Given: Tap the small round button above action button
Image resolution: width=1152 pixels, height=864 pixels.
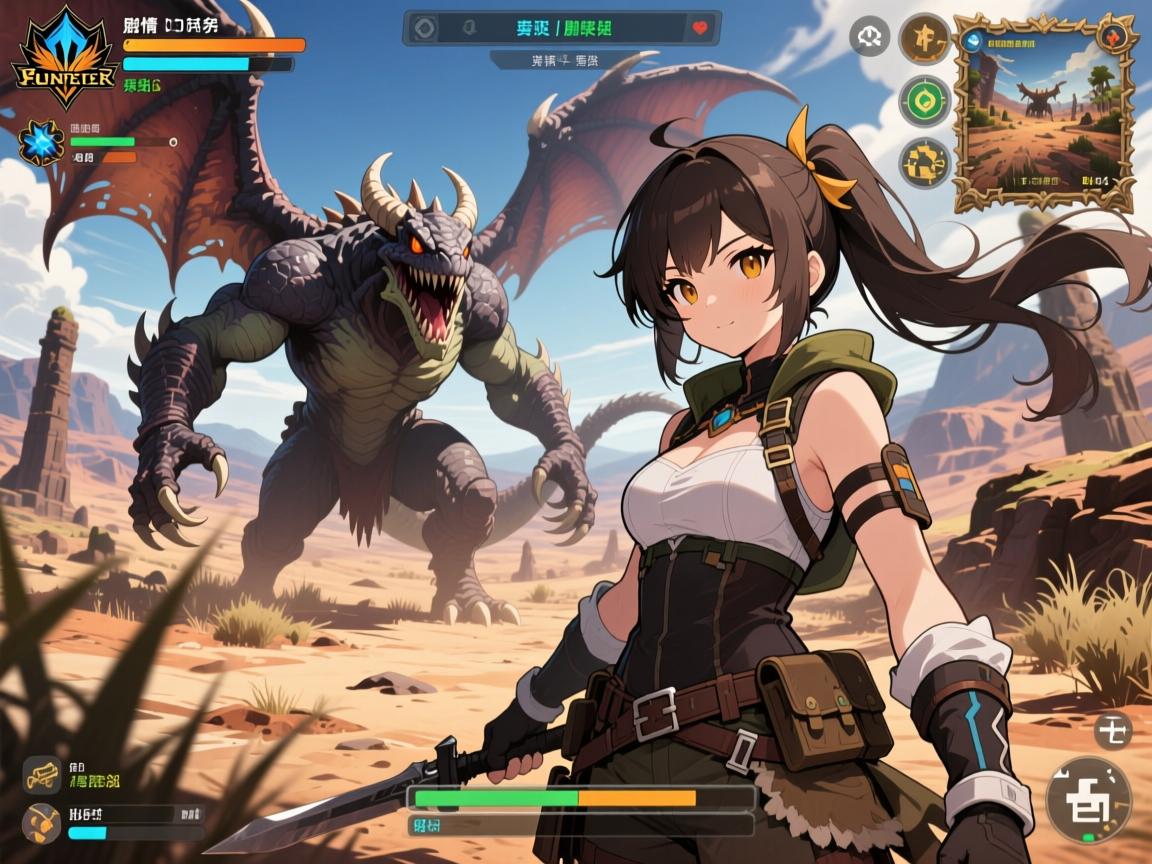Looking at the screenshot, I should [1112, 731].
